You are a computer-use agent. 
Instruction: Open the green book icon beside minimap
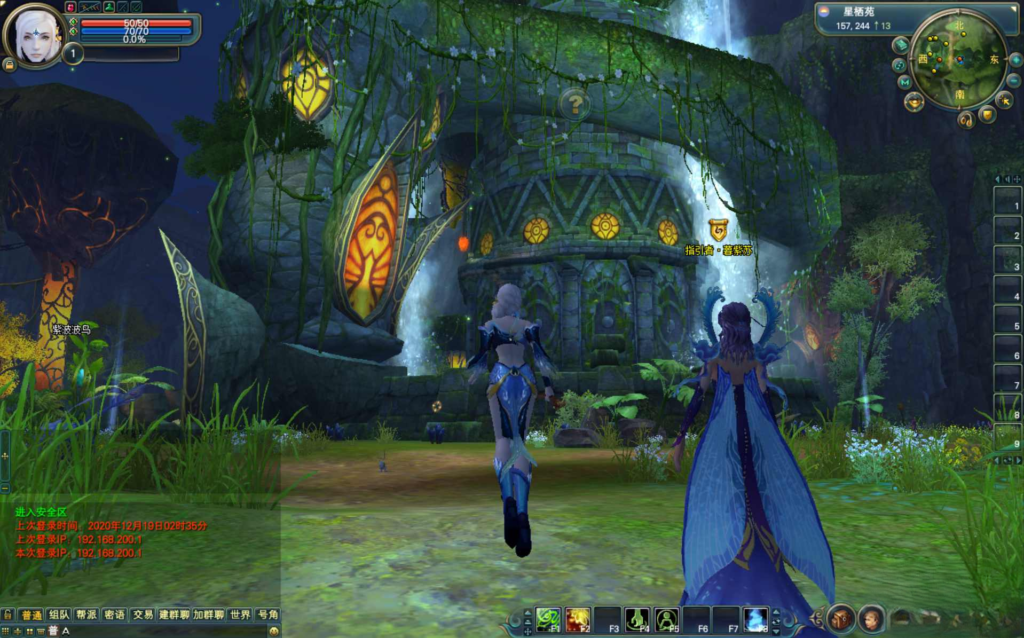[900, 44]
